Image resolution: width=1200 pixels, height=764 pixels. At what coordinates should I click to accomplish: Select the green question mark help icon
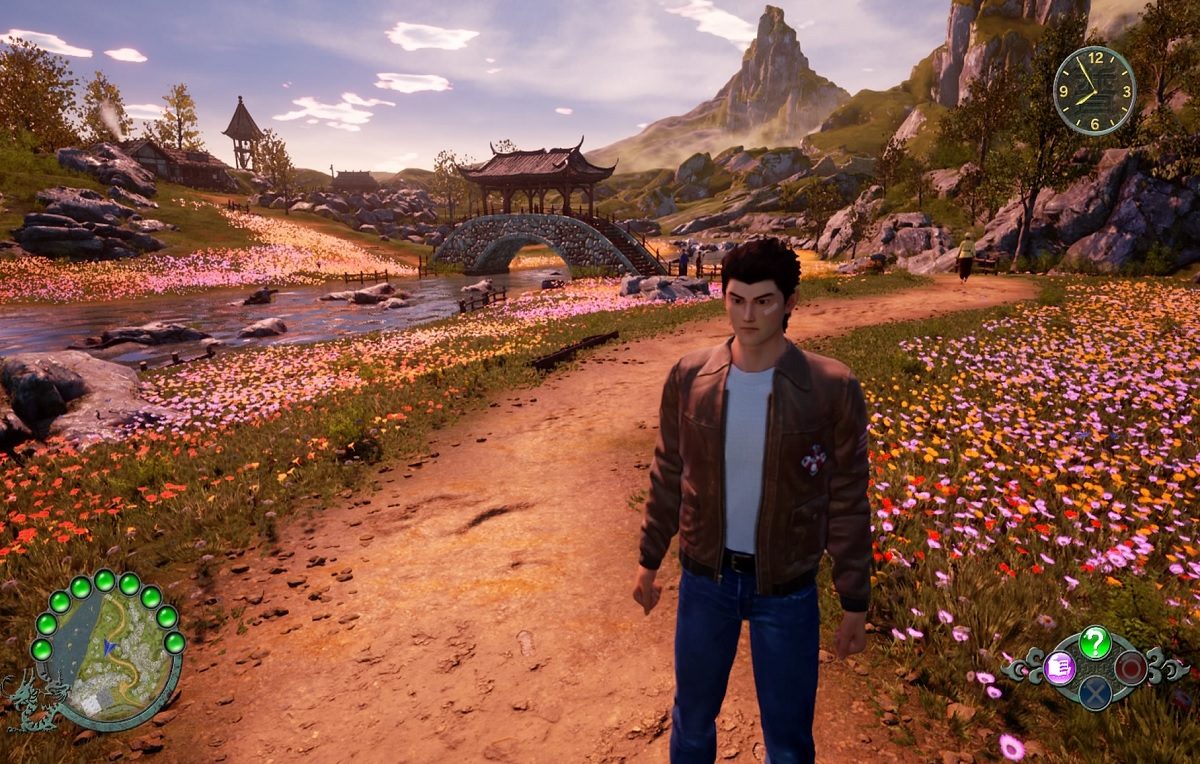[1095, 642]
